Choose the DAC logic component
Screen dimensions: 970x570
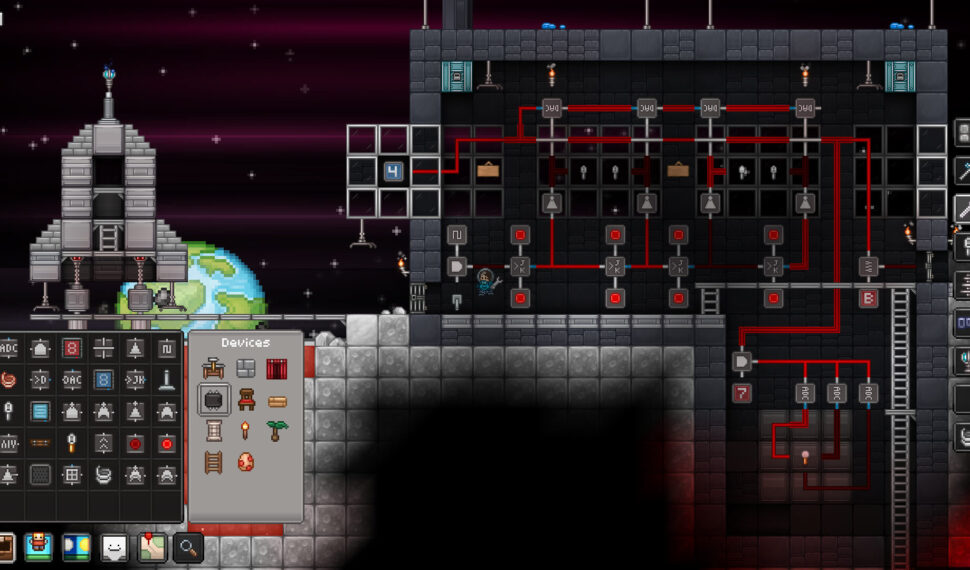[71, 380]
